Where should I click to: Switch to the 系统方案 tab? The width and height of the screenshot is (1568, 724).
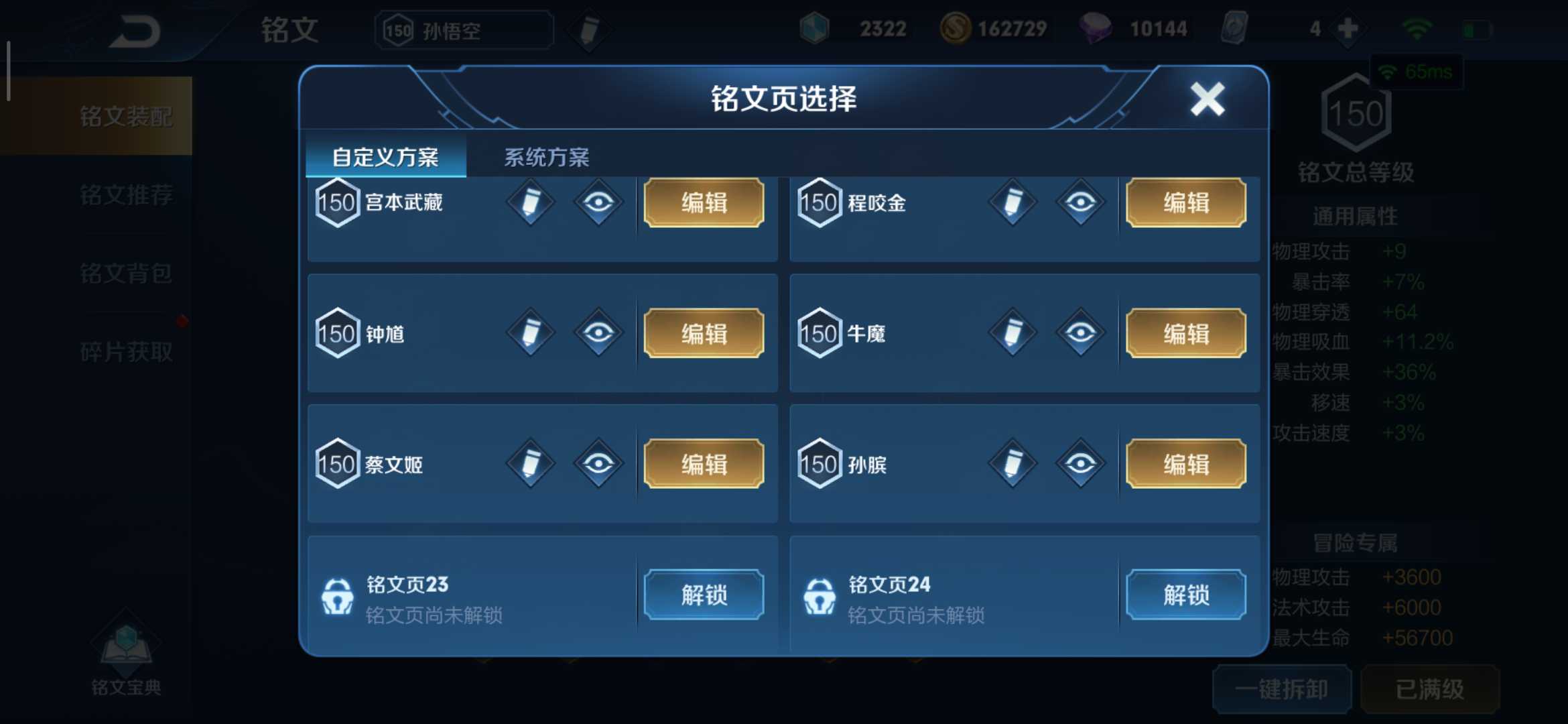[546, 157]
